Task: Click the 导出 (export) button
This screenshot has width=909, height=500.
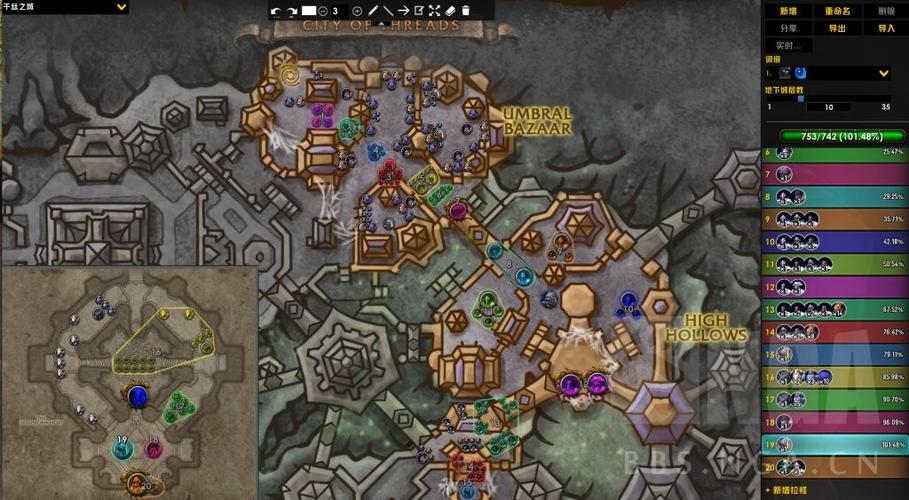Action: coord(836,28)
